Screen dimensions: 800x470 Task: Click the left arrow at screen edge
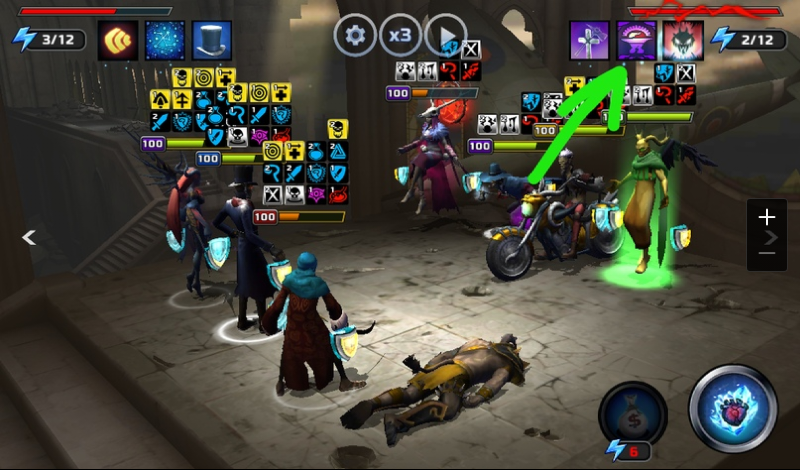click(30, 237)
